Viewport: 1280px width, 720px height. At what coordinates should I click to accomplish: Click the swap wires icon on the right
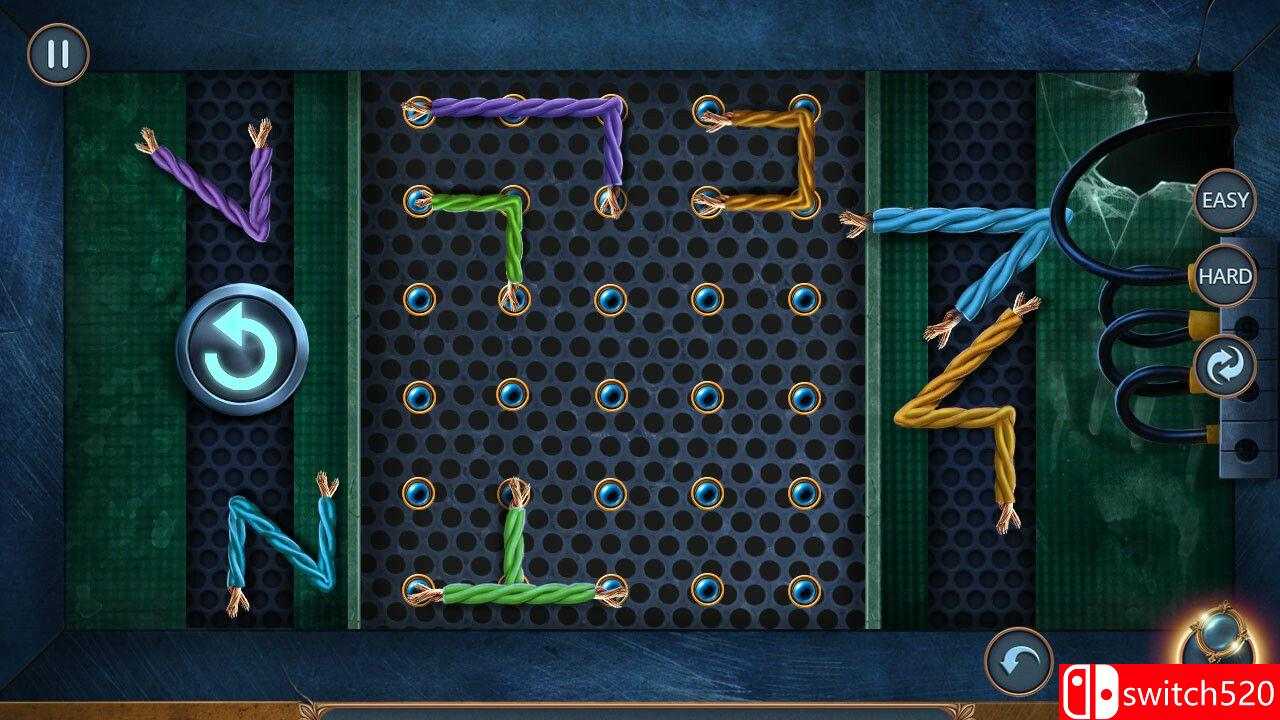pyautogui.click(x=1224, y=365)
